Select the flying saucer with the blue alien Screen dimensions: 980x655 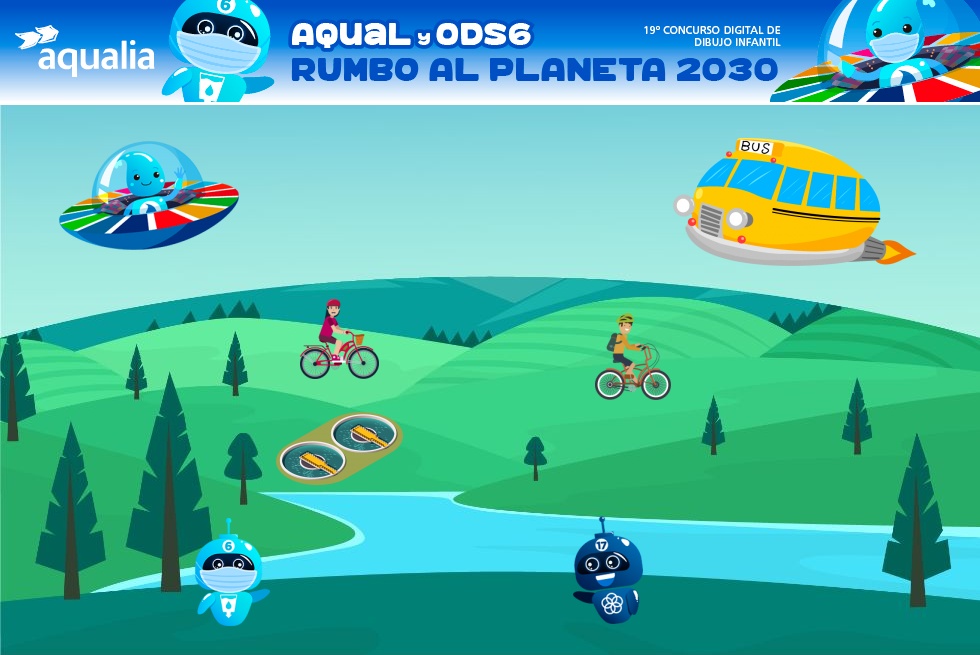(149, 196)
